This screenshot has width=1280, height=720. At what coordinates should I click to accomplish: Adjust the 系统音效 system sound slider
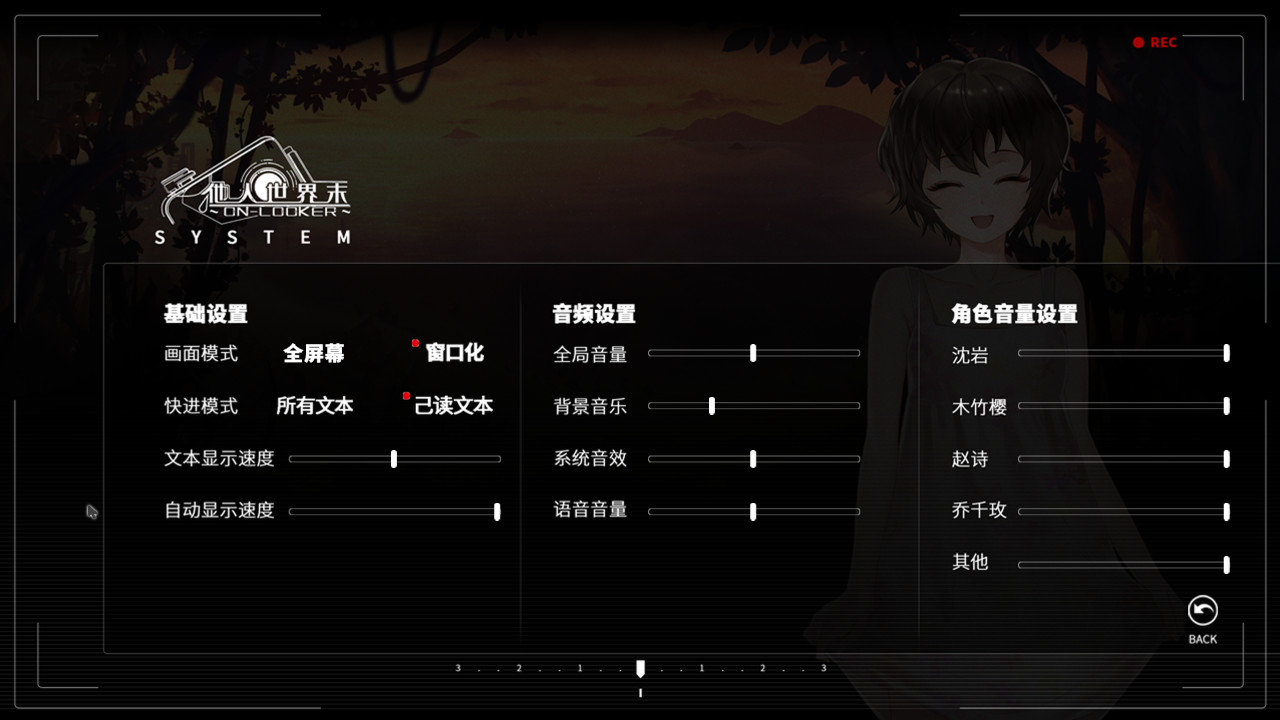pos(753,458)
